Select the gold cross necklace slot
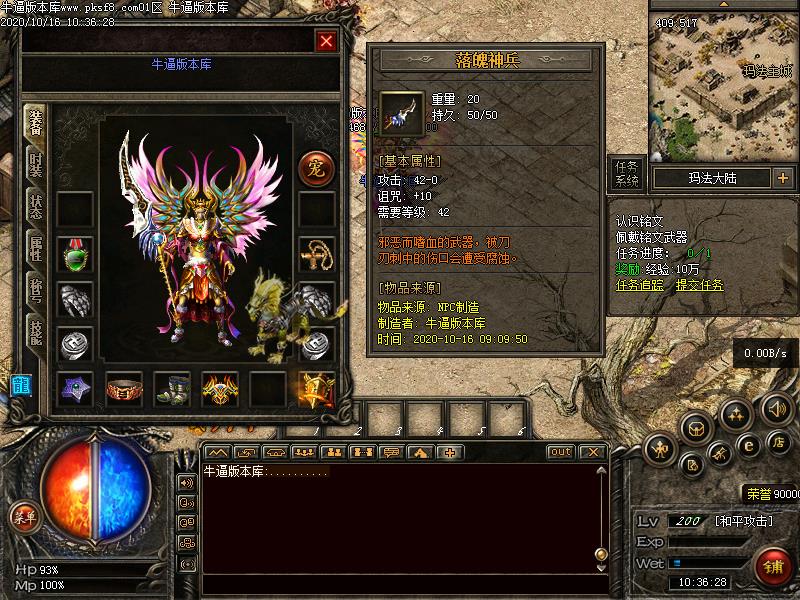800x600 pixels. tap(316, 255)
